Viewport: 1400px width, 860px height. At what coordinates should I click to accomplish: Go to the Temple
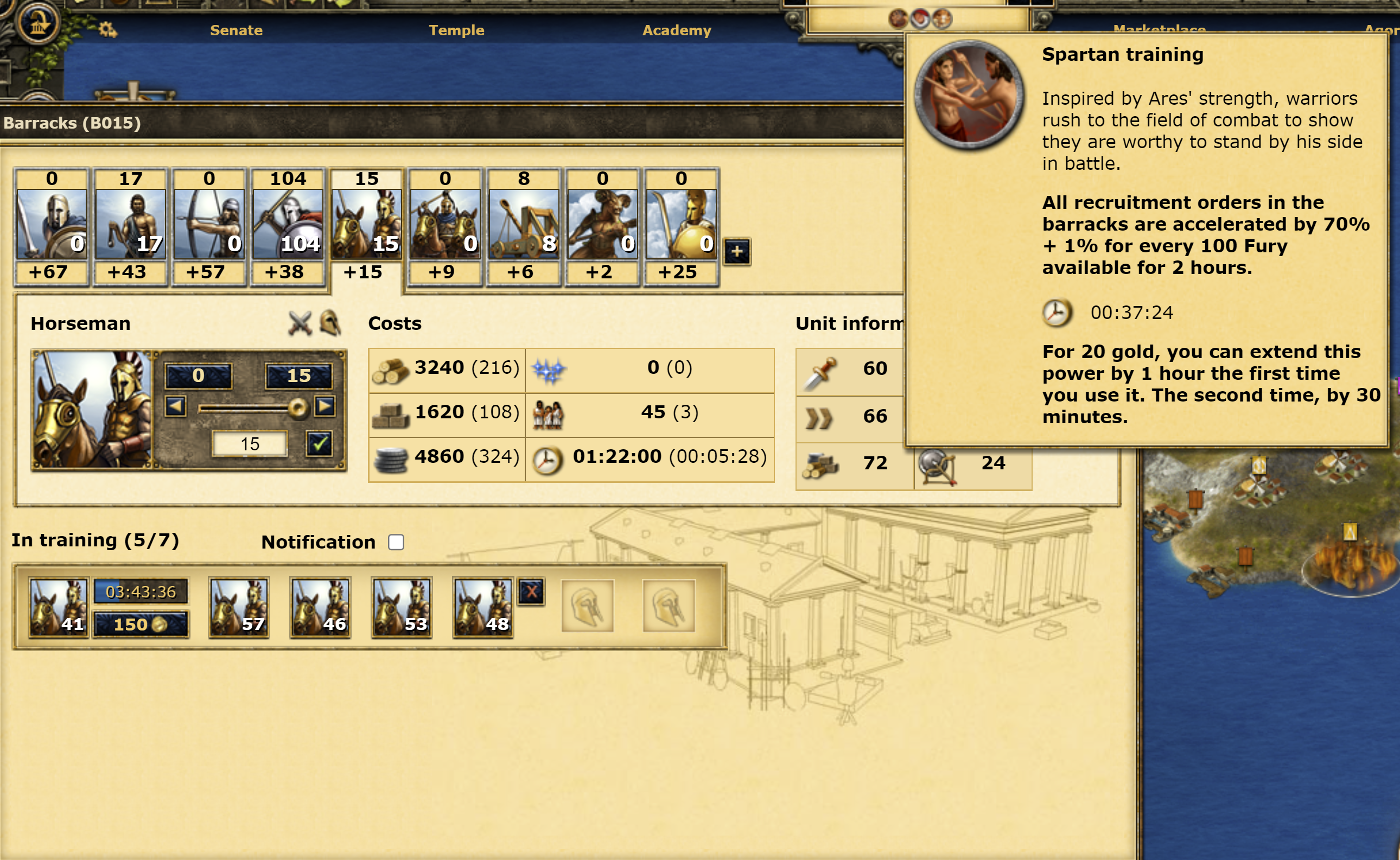[x=456, y=30]
